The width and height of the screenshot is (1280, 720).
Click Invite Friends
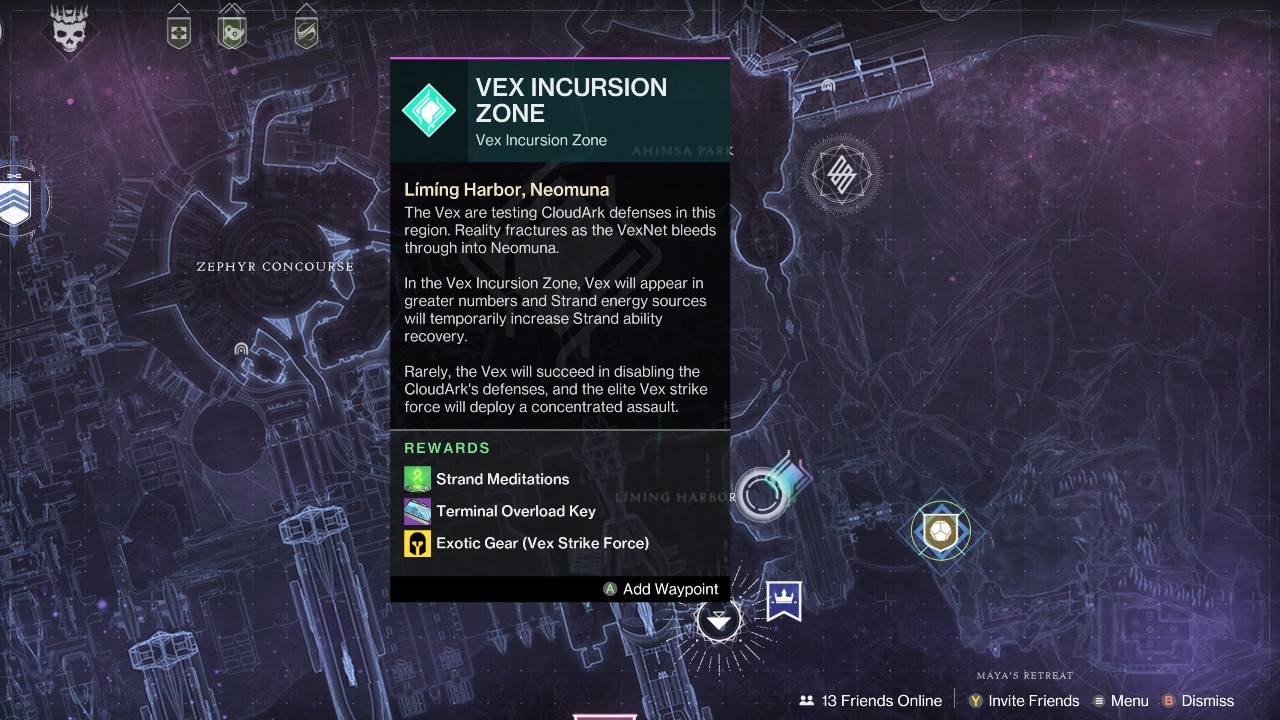(x=1023, y=701)
